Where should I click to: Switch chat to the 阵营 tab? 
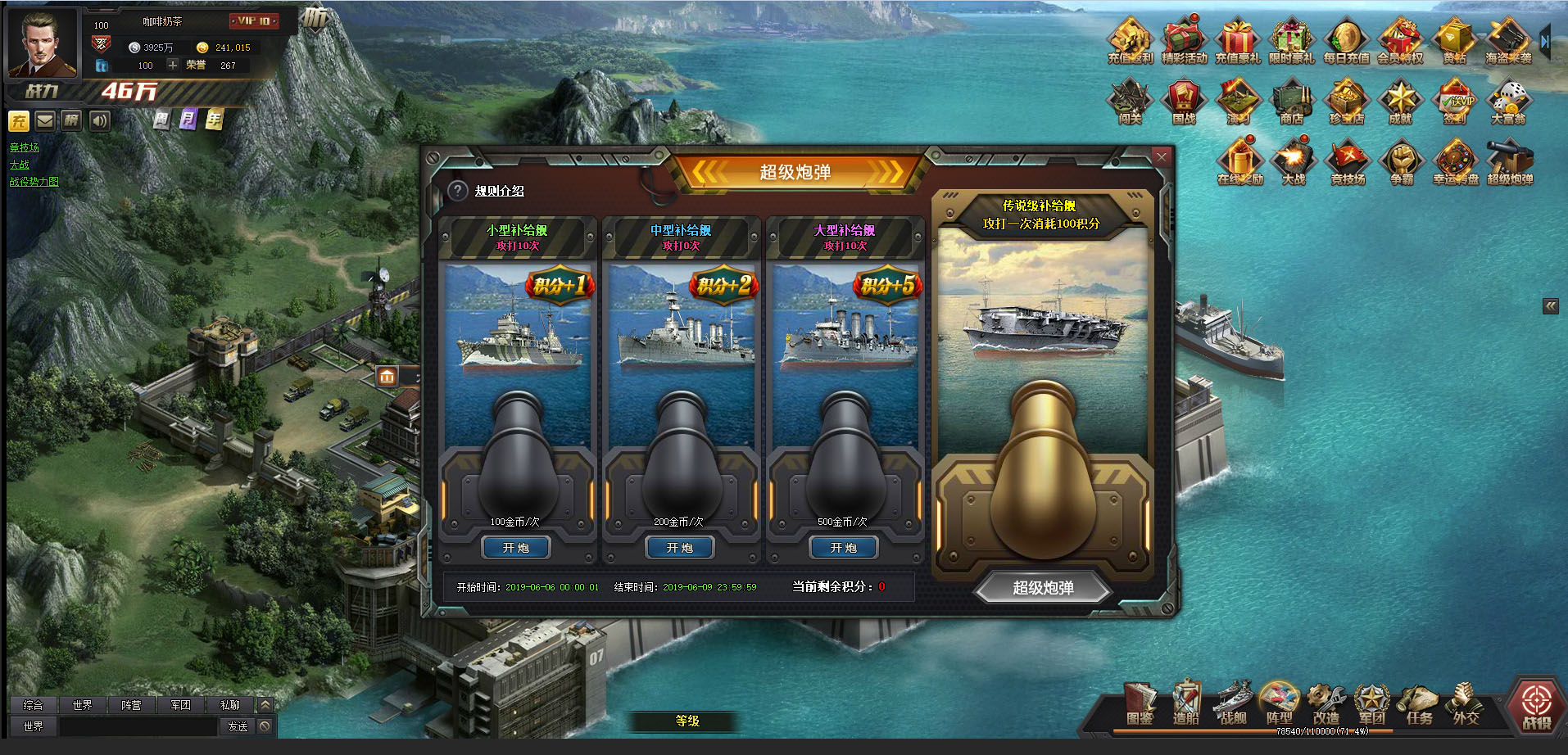(x=131, y=705)
